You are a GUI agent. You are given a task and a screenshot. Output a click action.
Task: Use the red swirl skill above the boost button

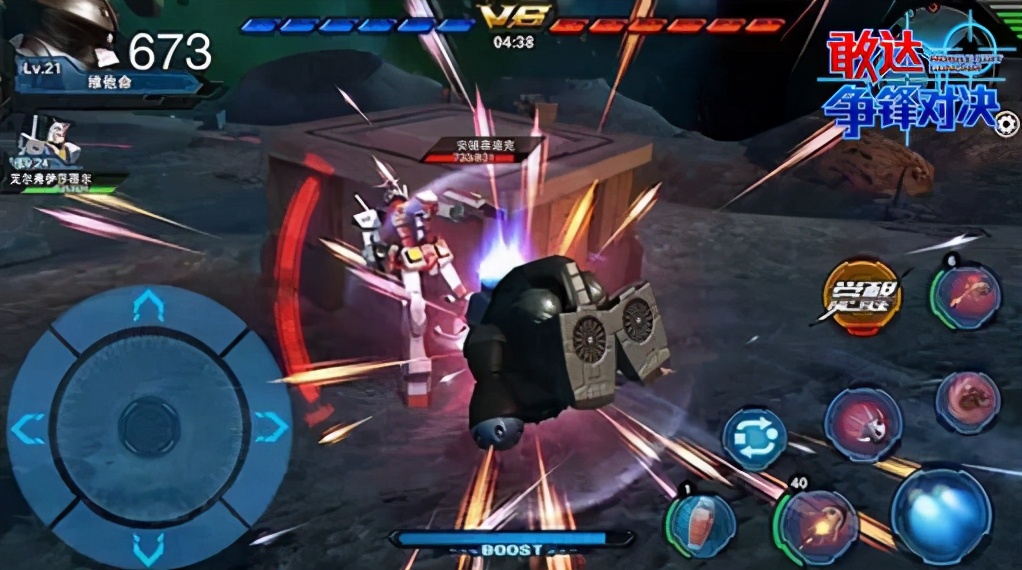(x=967, y=402)
